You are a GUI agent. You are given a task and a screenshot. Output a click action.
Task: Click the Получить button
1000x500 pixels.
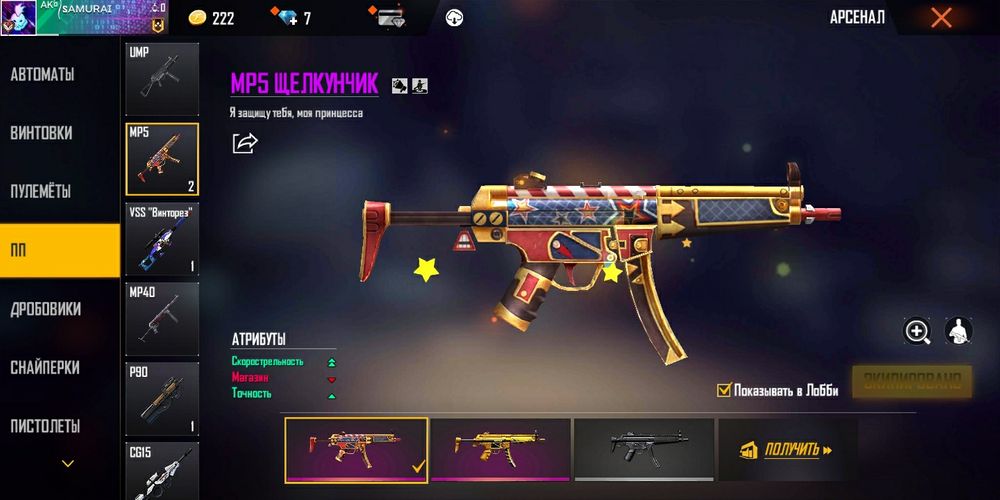(x=787, y=450)
